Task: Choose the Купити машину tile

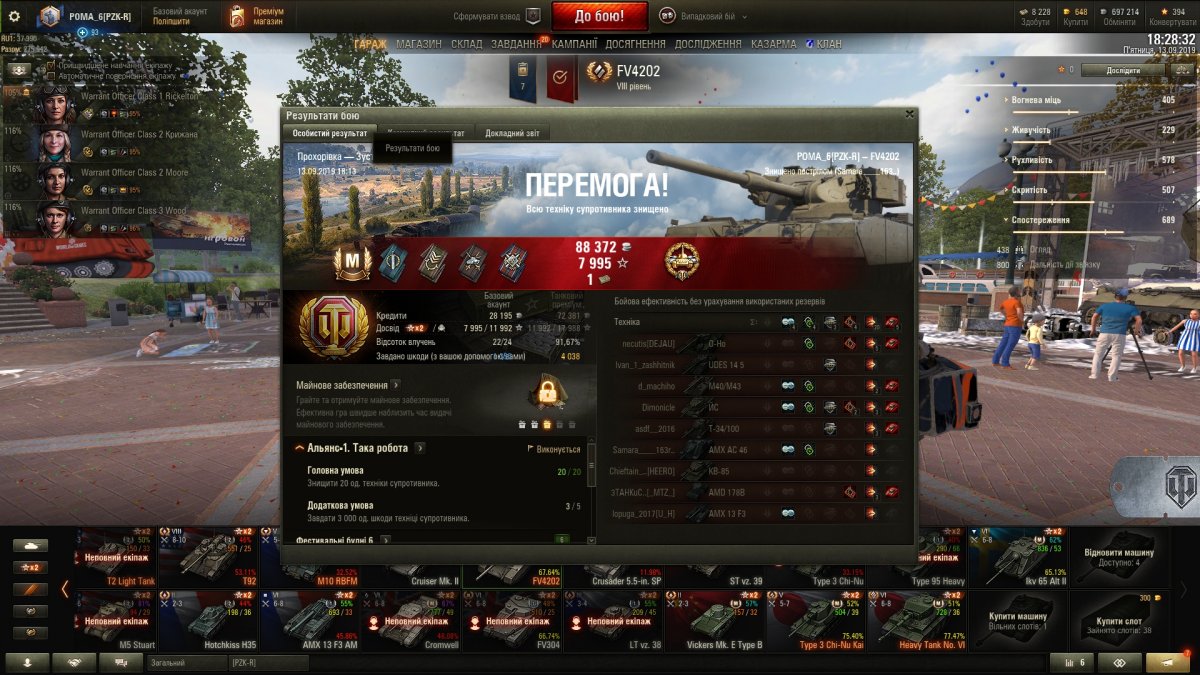Action: (1017, 620)
